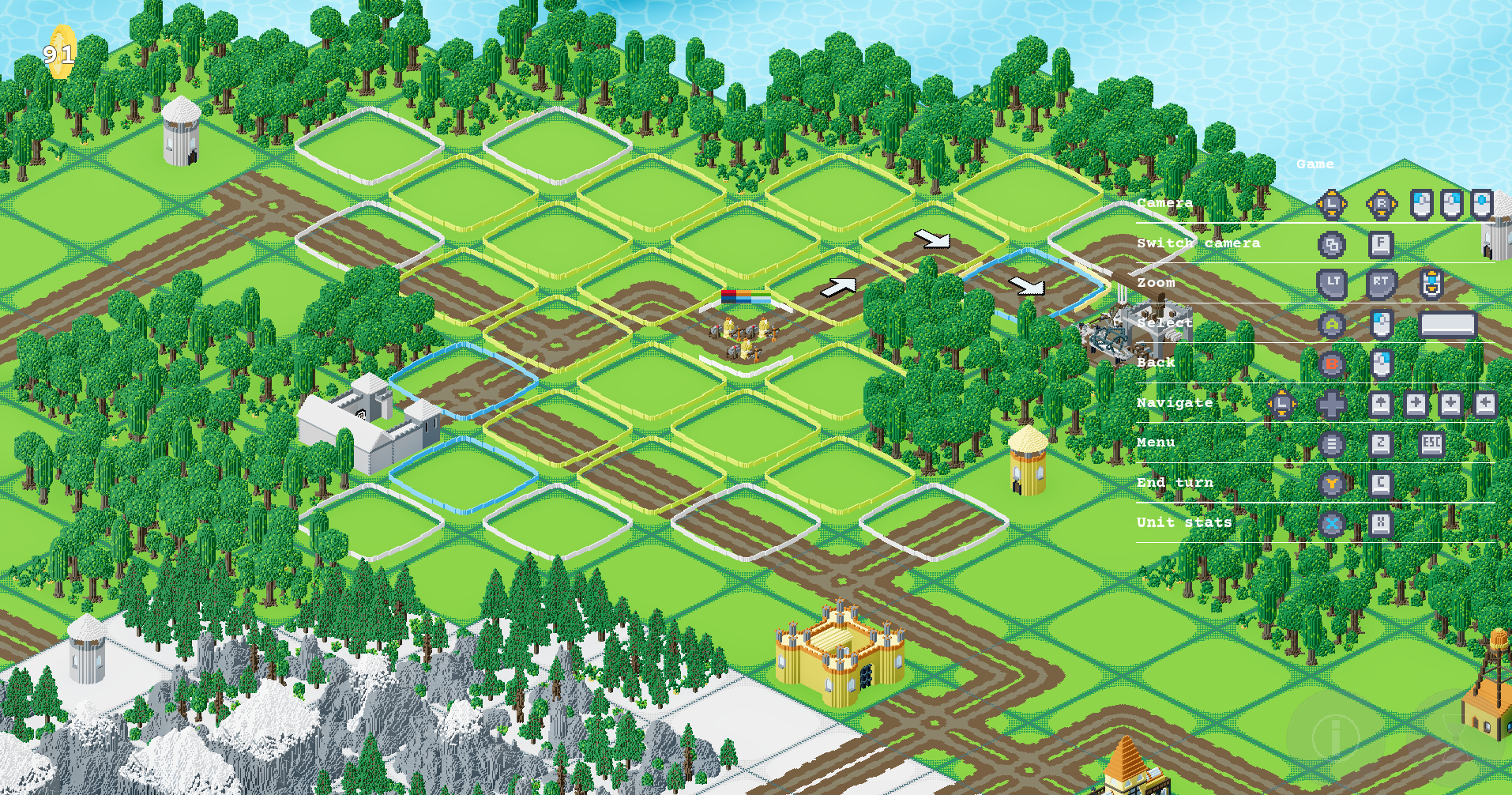The height and width of the screenshot is (795, 1512).
Task: Click the red B button icon for Back
Action: tap(1331, 365)
